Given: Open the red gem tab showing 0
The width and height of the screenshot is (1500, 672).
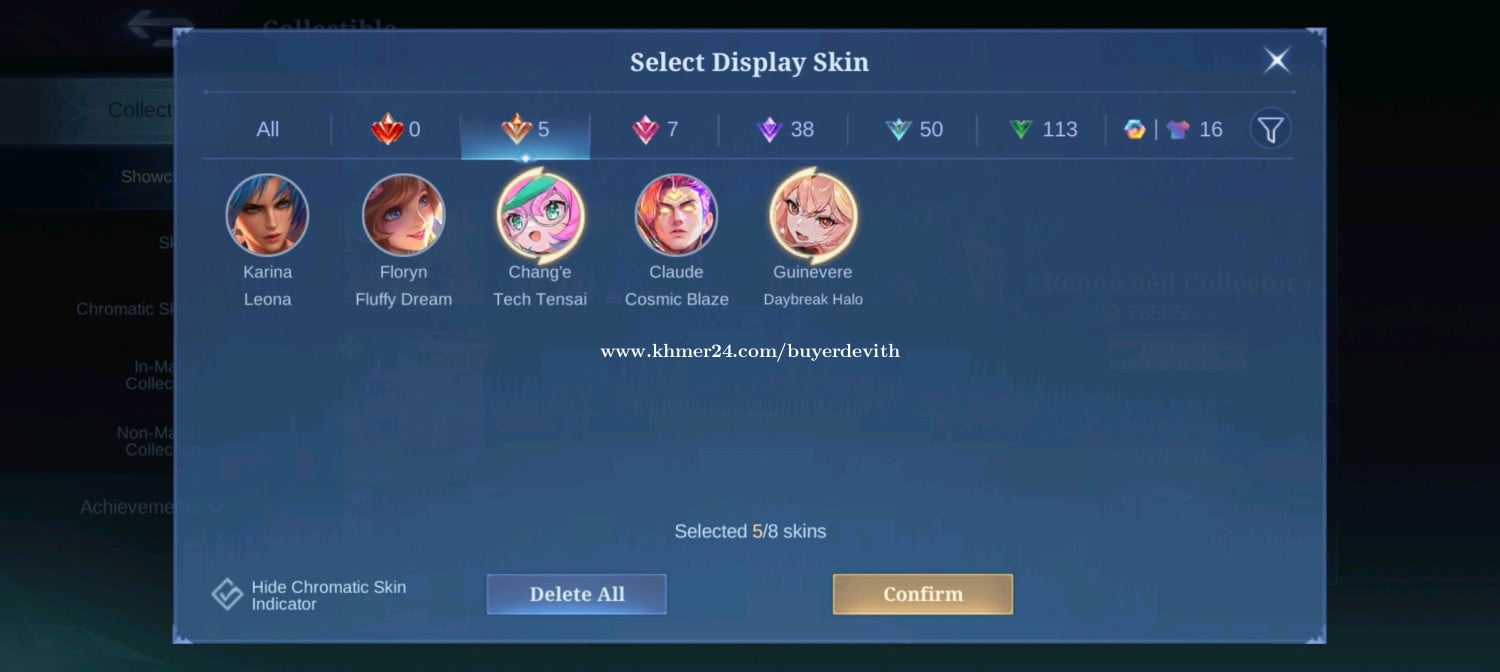Looking at the screenshot, I should pyautogui.click(x=396, y=130).
